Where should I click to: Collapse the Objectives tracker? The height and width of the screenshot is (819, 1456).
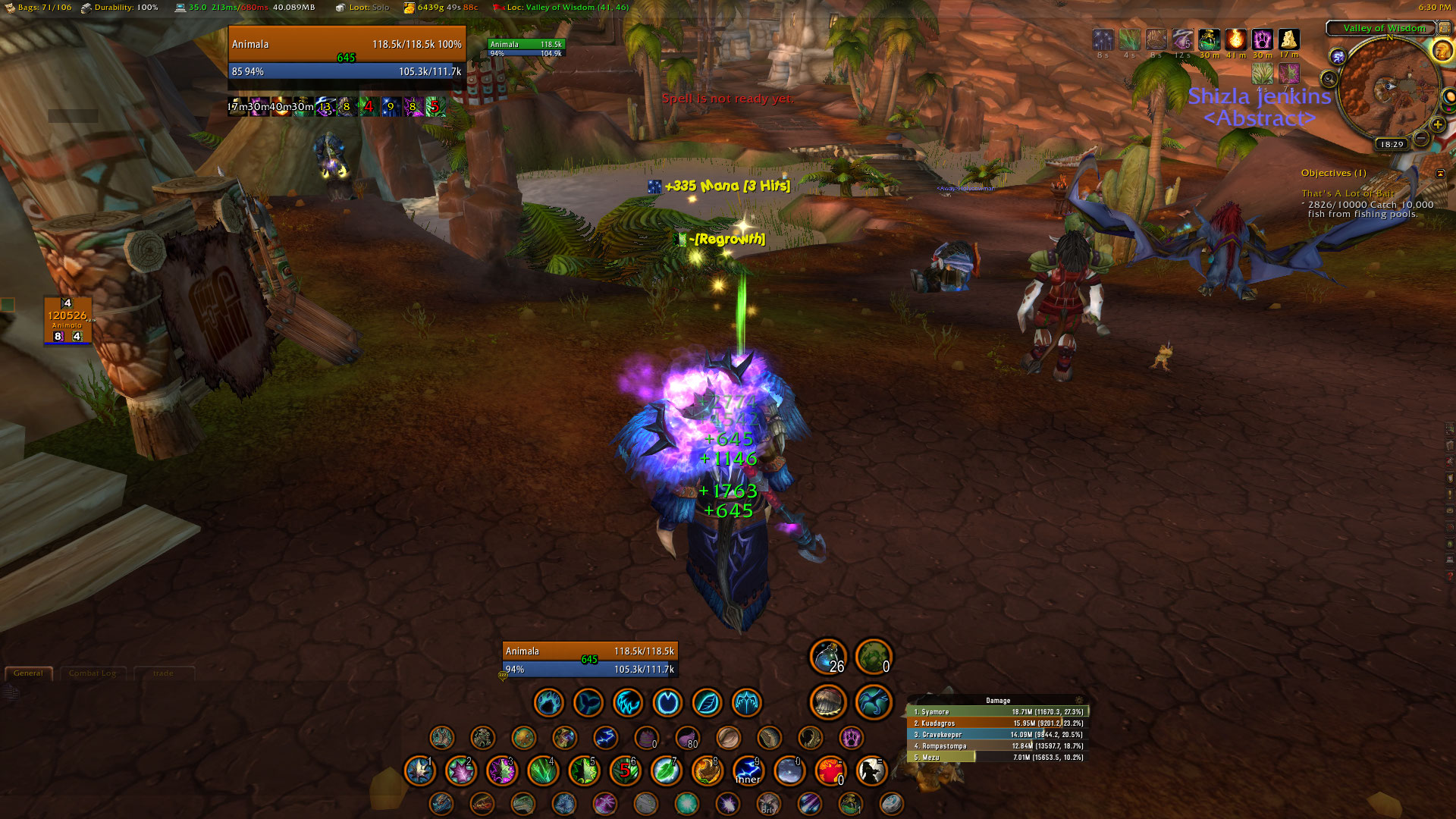click(1440, 174)
